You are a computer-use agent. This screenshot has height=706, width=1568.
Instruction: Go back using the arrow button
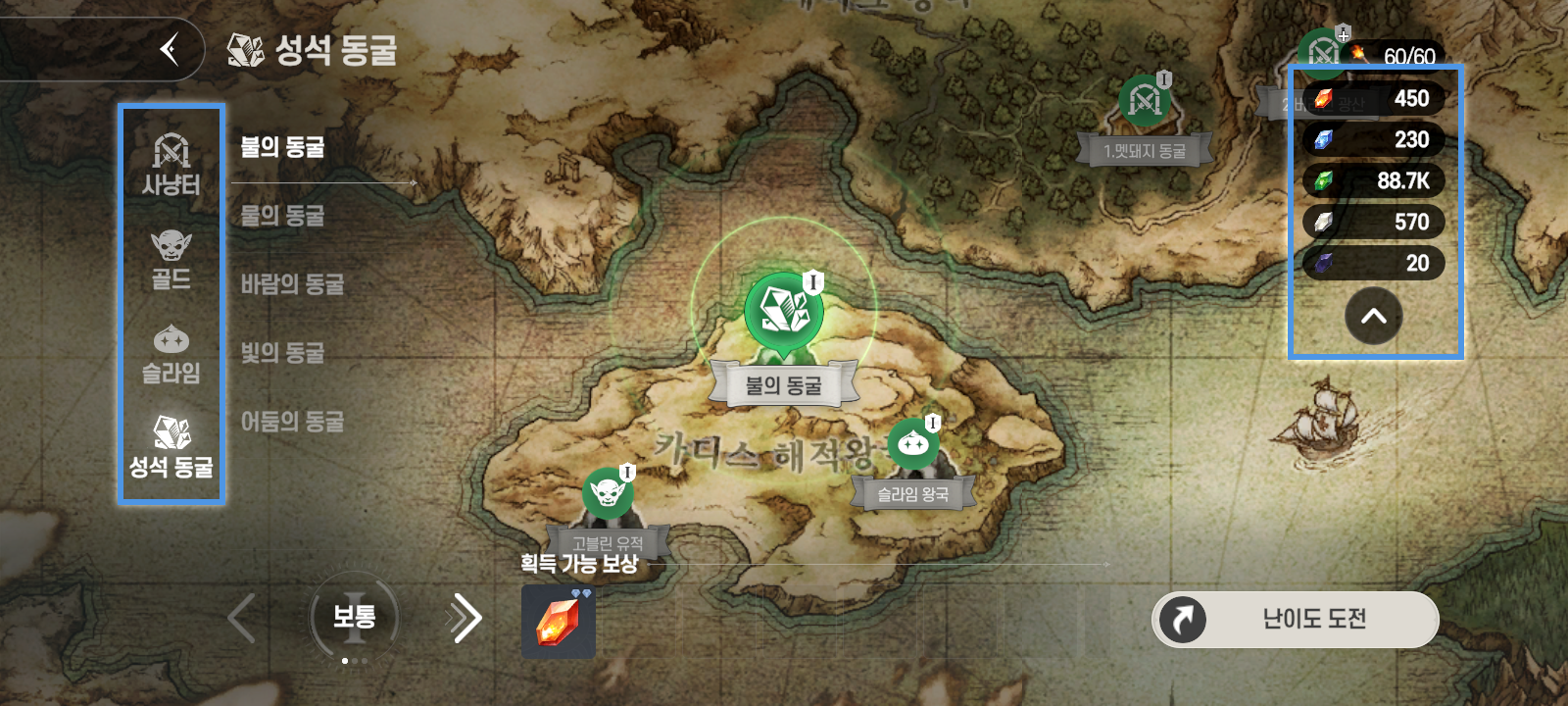tap(171, 48)
